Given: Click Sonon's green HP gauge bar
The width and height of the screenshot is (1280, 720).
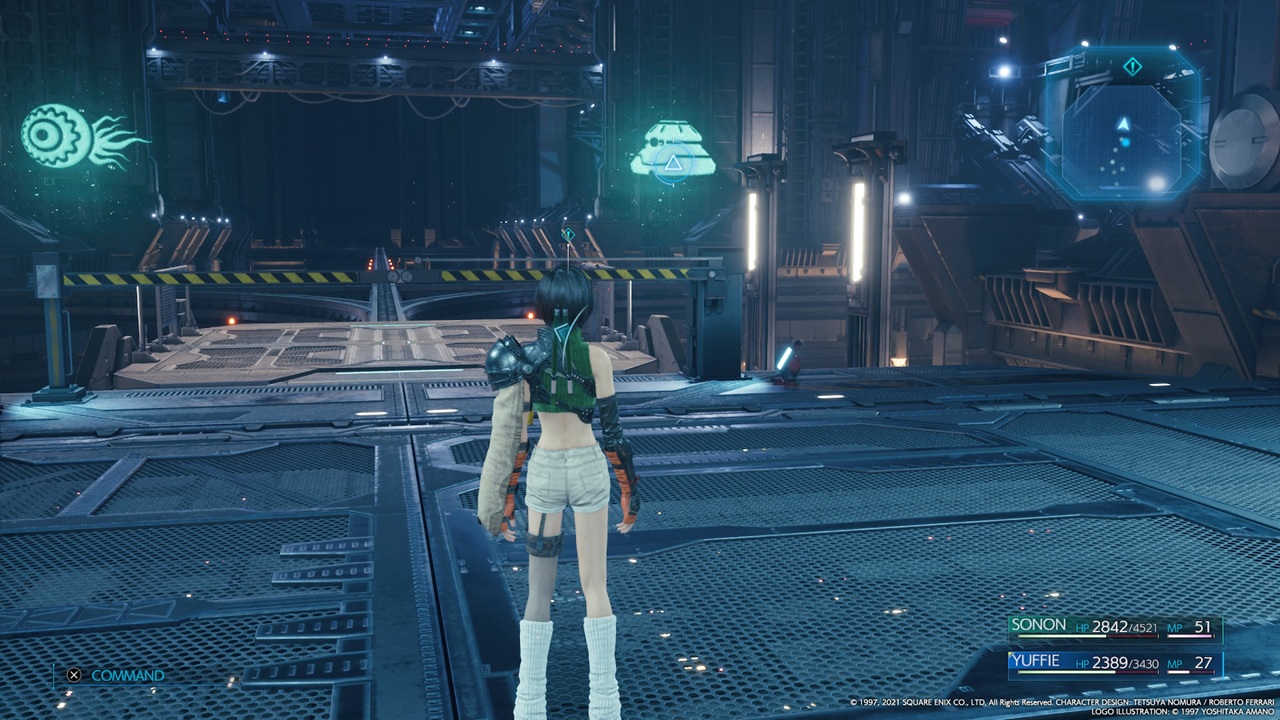Looking at the screenshot, I should (1062, 637).
